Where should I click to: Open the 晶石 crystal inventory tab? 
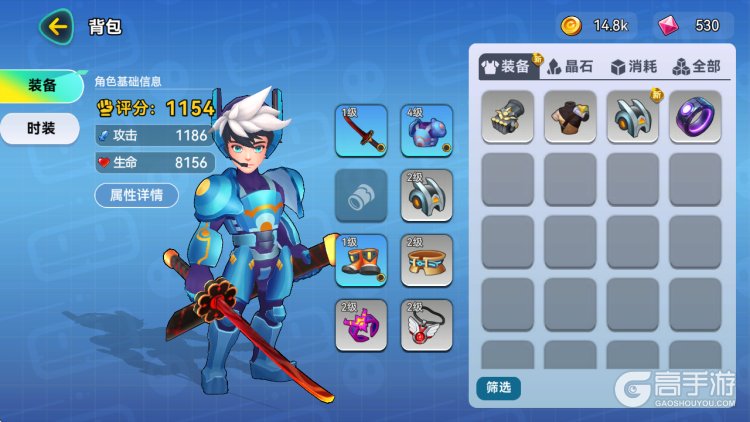(x=570, y=67)
